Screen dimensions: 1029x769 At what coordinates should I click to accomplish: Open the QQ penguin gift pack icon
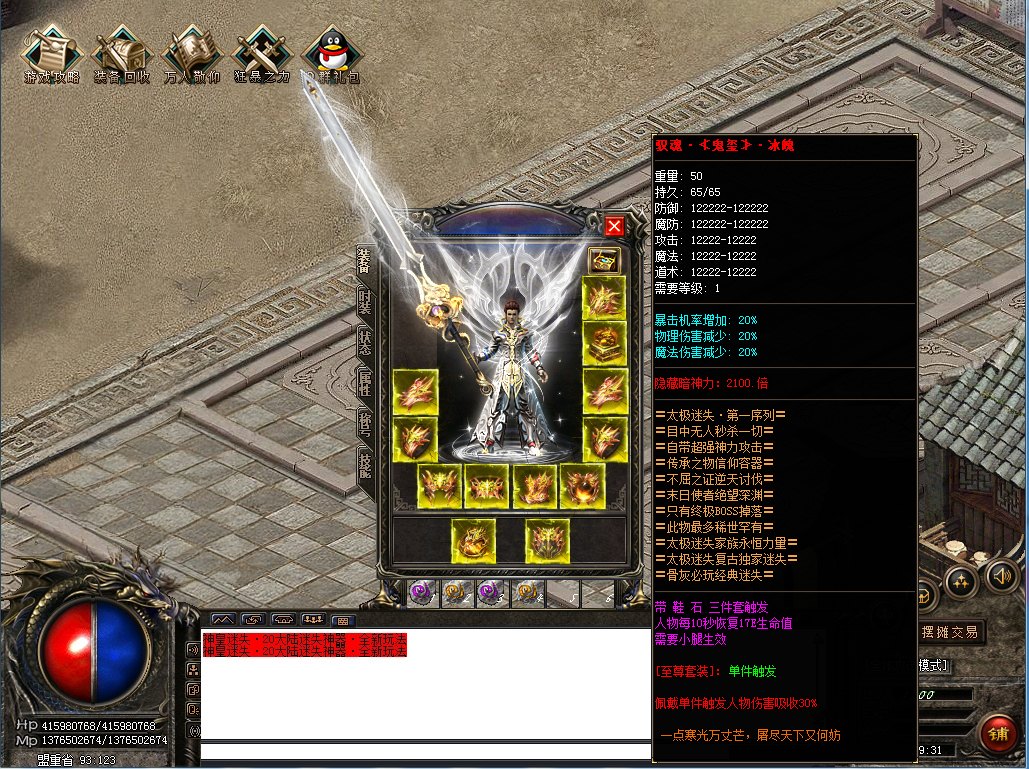[x=332, y=54]
